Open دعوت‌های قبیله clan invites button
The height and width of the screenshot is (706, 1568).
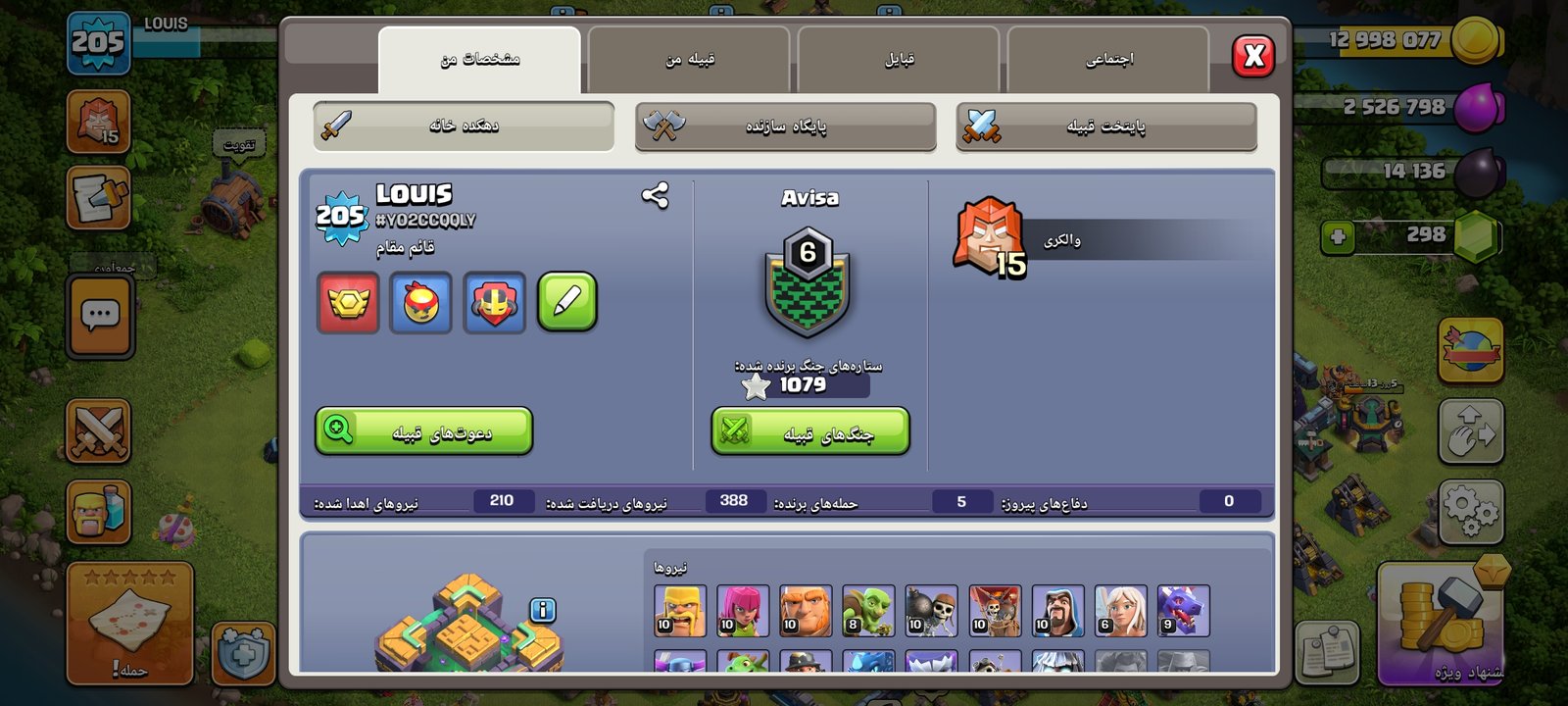coord(423,431)
